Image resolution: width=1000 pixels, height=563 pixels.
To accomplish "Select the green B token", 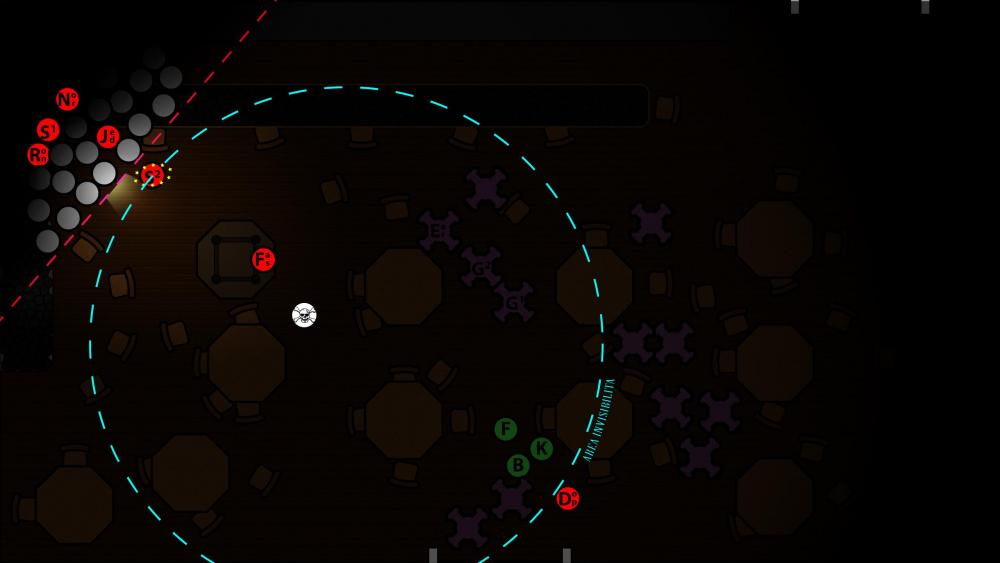I will 518,466.
